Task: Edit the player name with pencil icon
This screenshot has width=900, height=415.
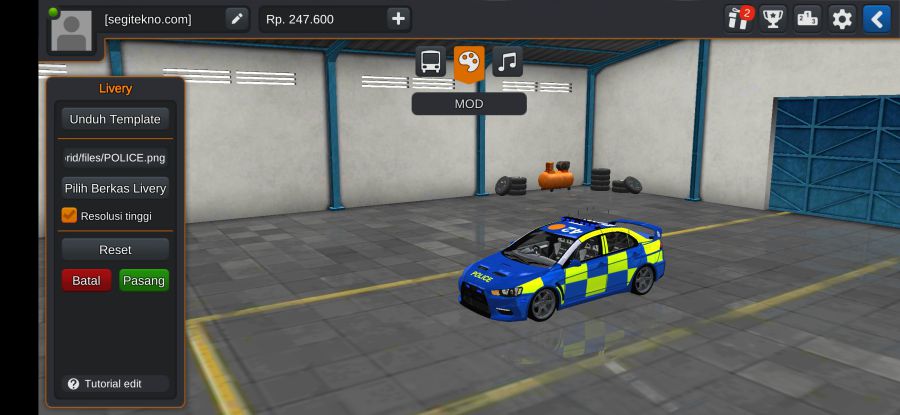Action: click(237, 19)
